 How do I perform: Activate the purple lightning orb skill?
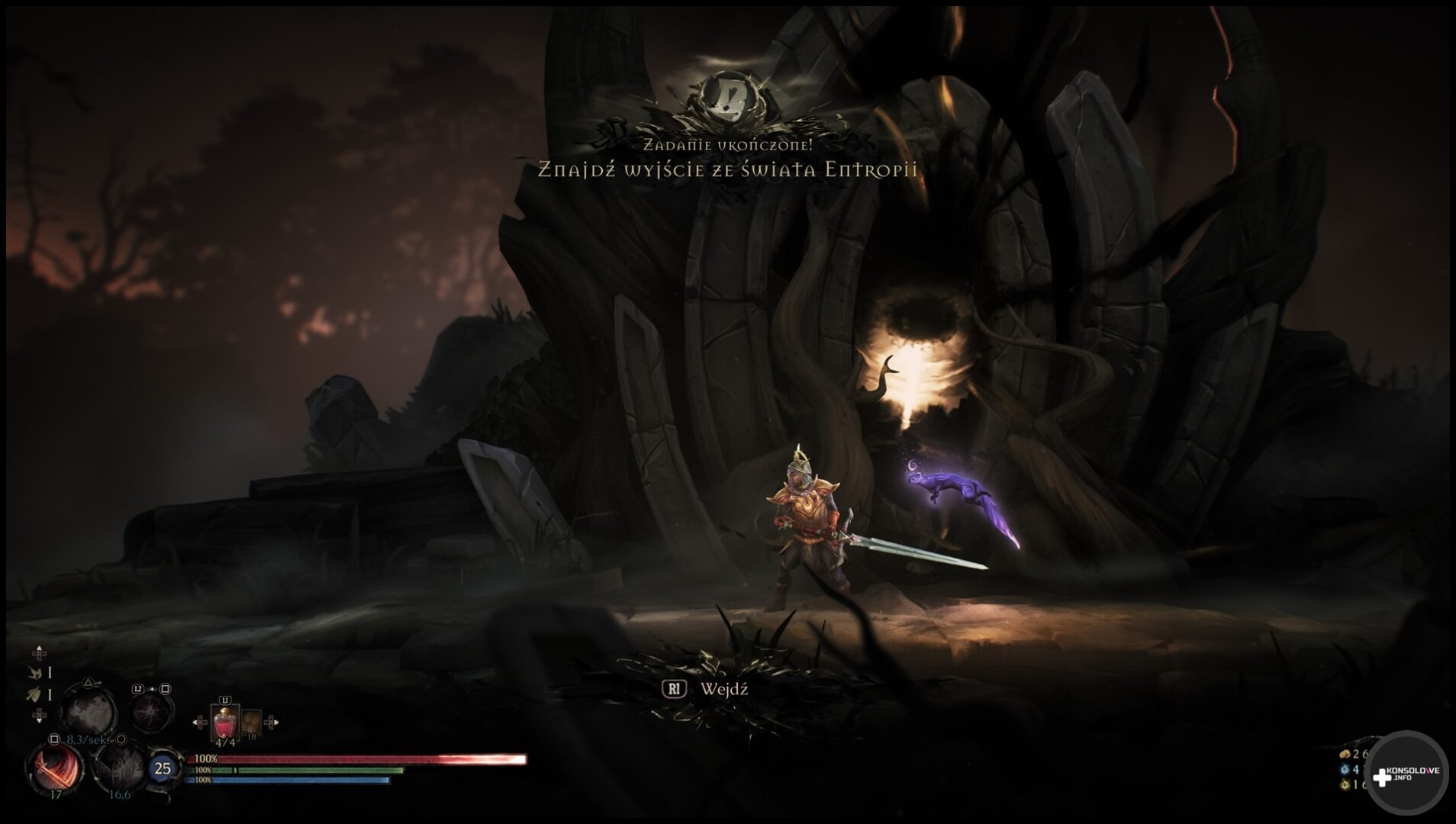[150, 713]
